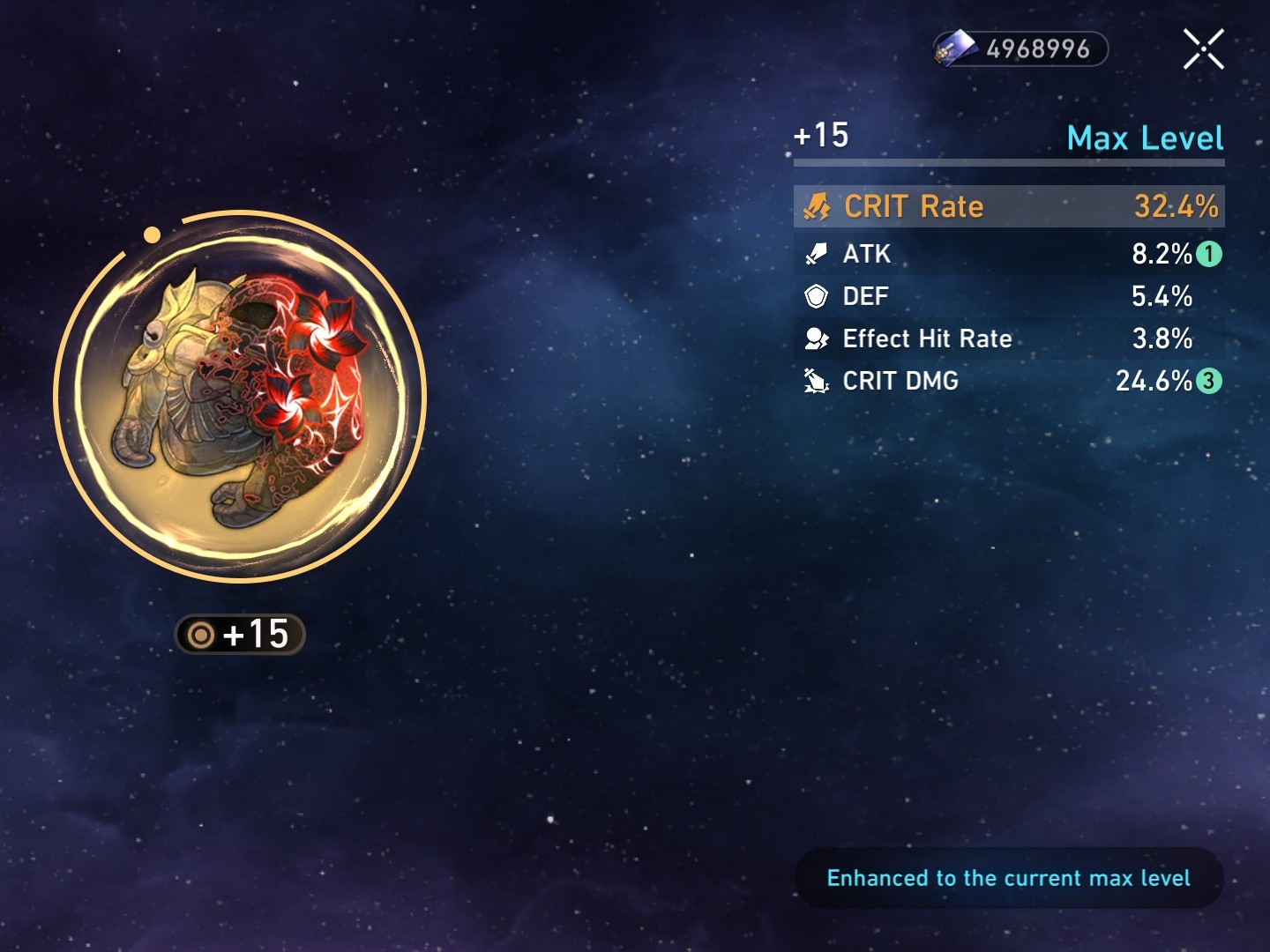Expand the DEF substat entry

coord(1009,296)
